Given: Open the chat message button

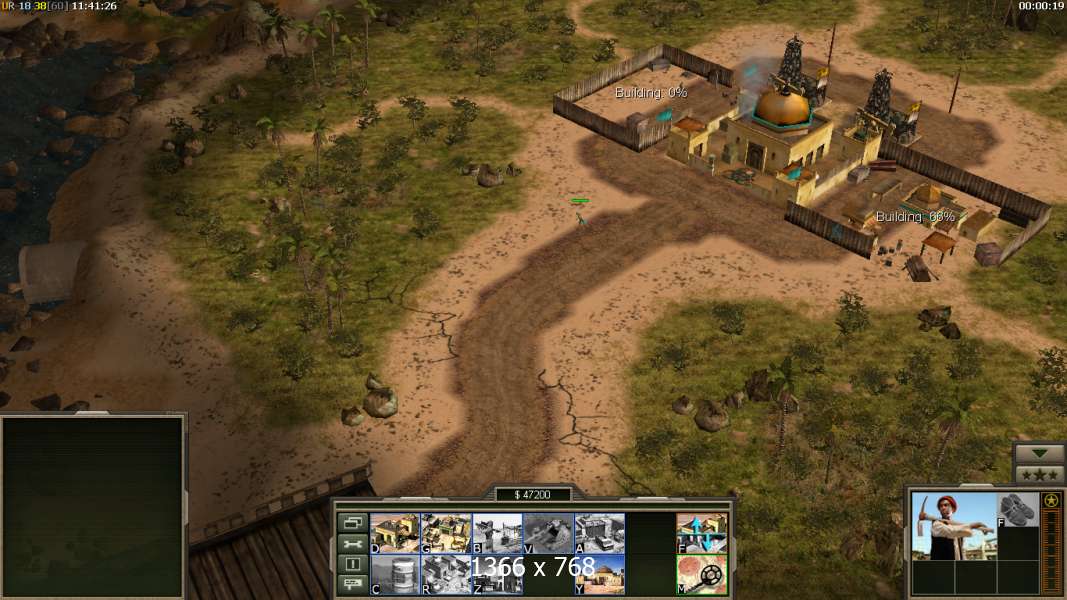Looking at the screenshot, I should click(352, 586).
